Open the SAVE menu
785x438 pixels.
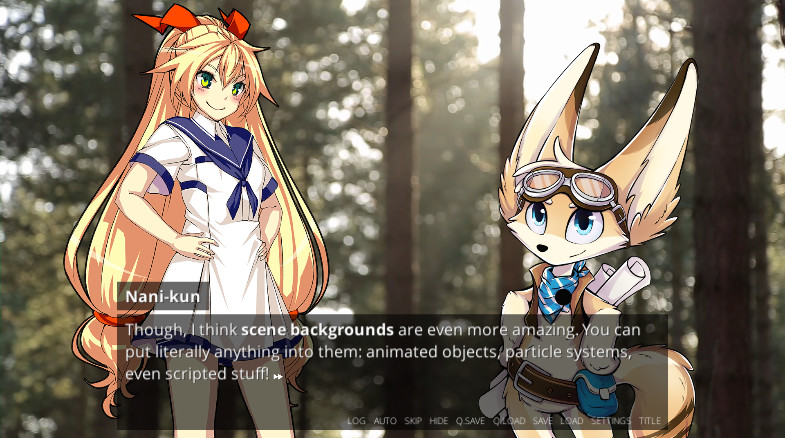[542, 421]
